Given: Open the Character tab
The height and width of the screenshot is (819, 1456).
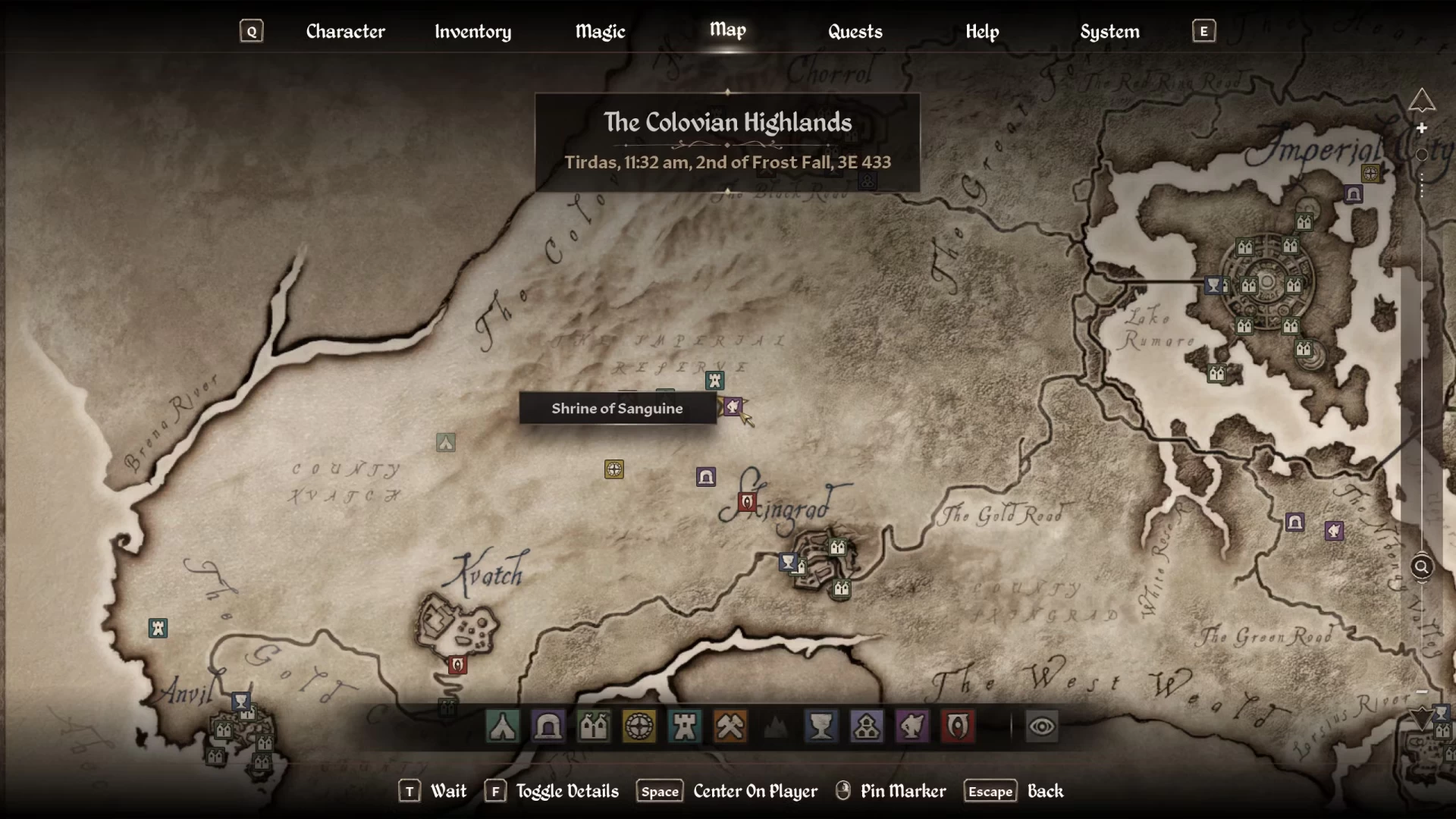Looking at the screenshot, I should (345, 31).
